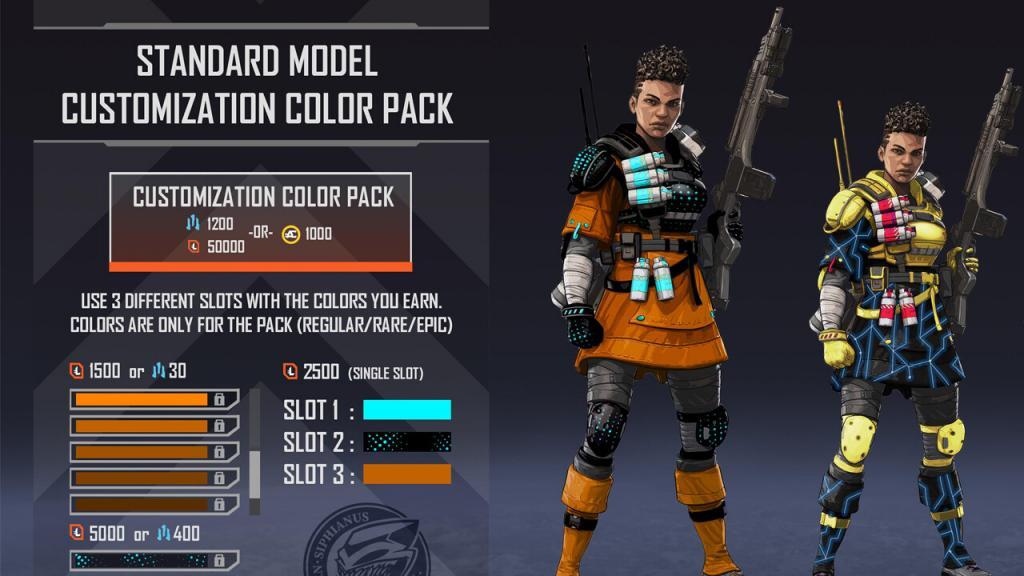Pick the orange Slot 3 color swatch
The image size is (1024, 576).
point(407,474)
